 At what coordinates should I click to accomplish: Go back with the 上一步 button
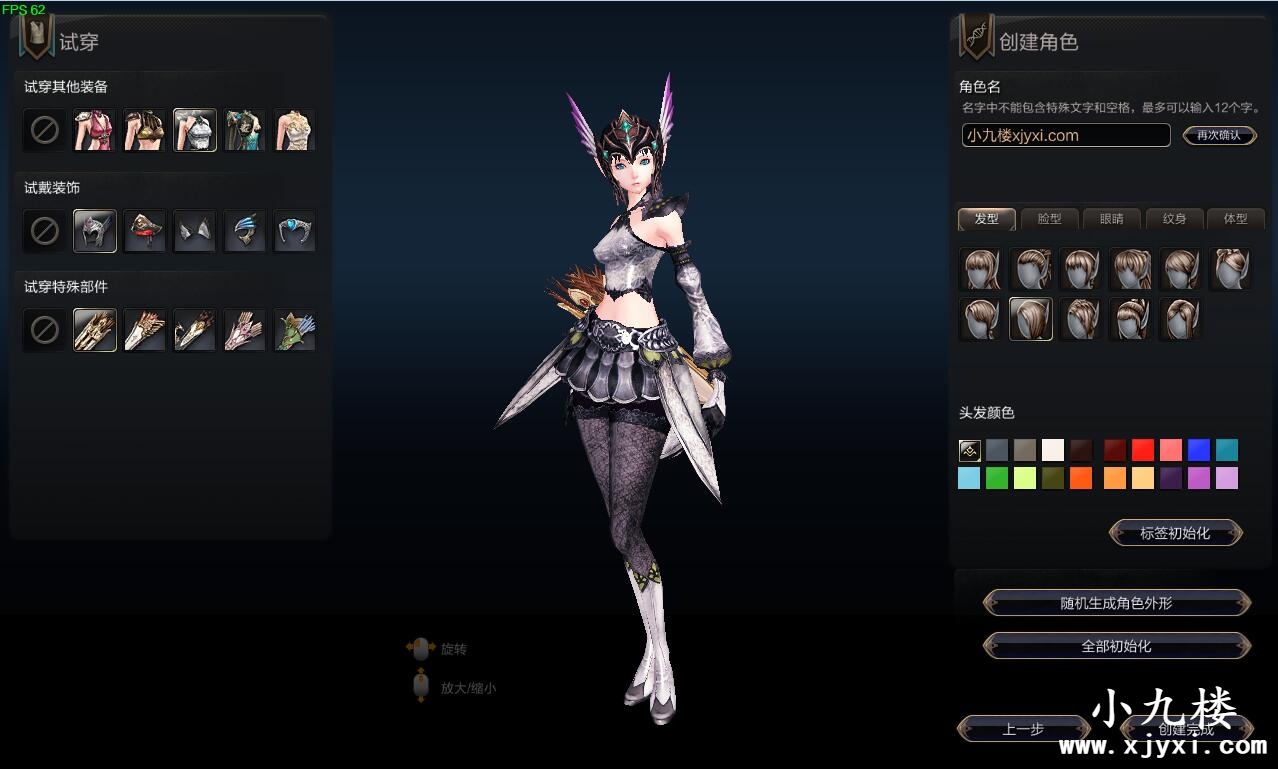click(x=1023, y=730)
